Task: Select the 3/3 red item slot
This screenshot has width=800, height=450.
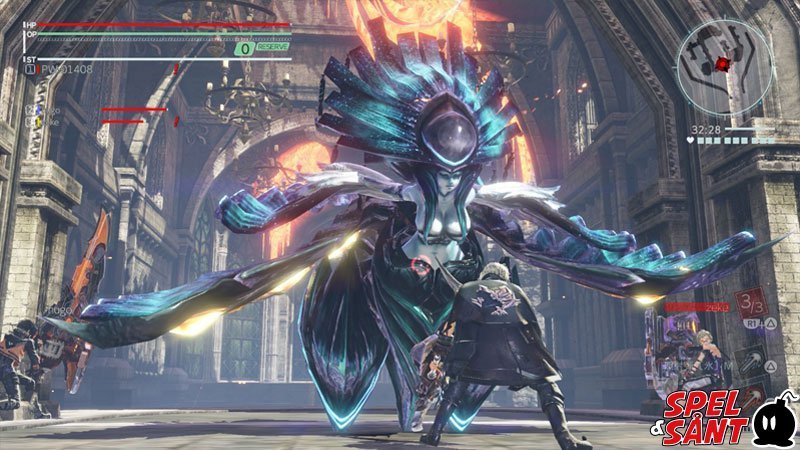Action: (x=748, y=302)
